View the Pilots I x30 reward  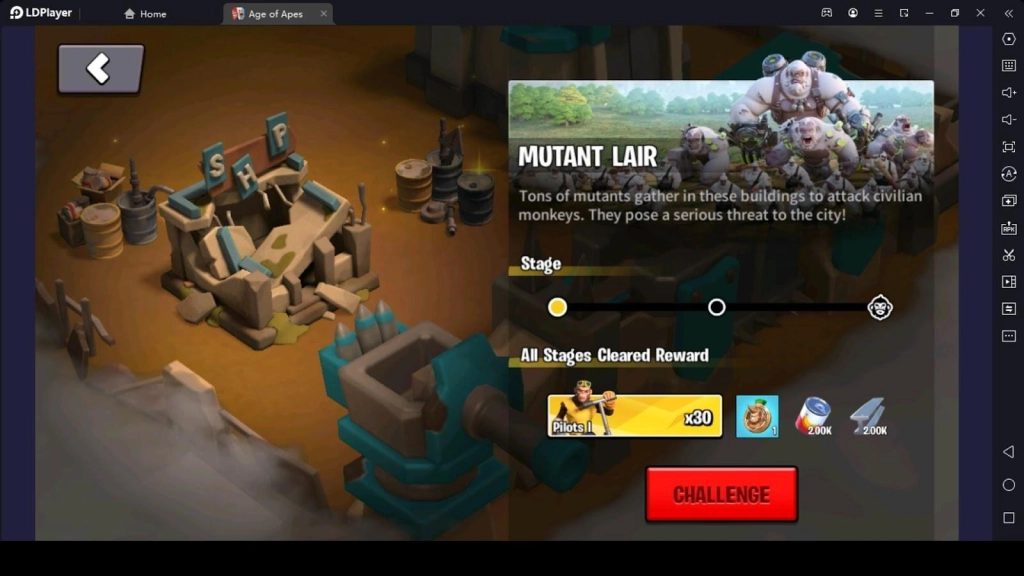point(635,416)
